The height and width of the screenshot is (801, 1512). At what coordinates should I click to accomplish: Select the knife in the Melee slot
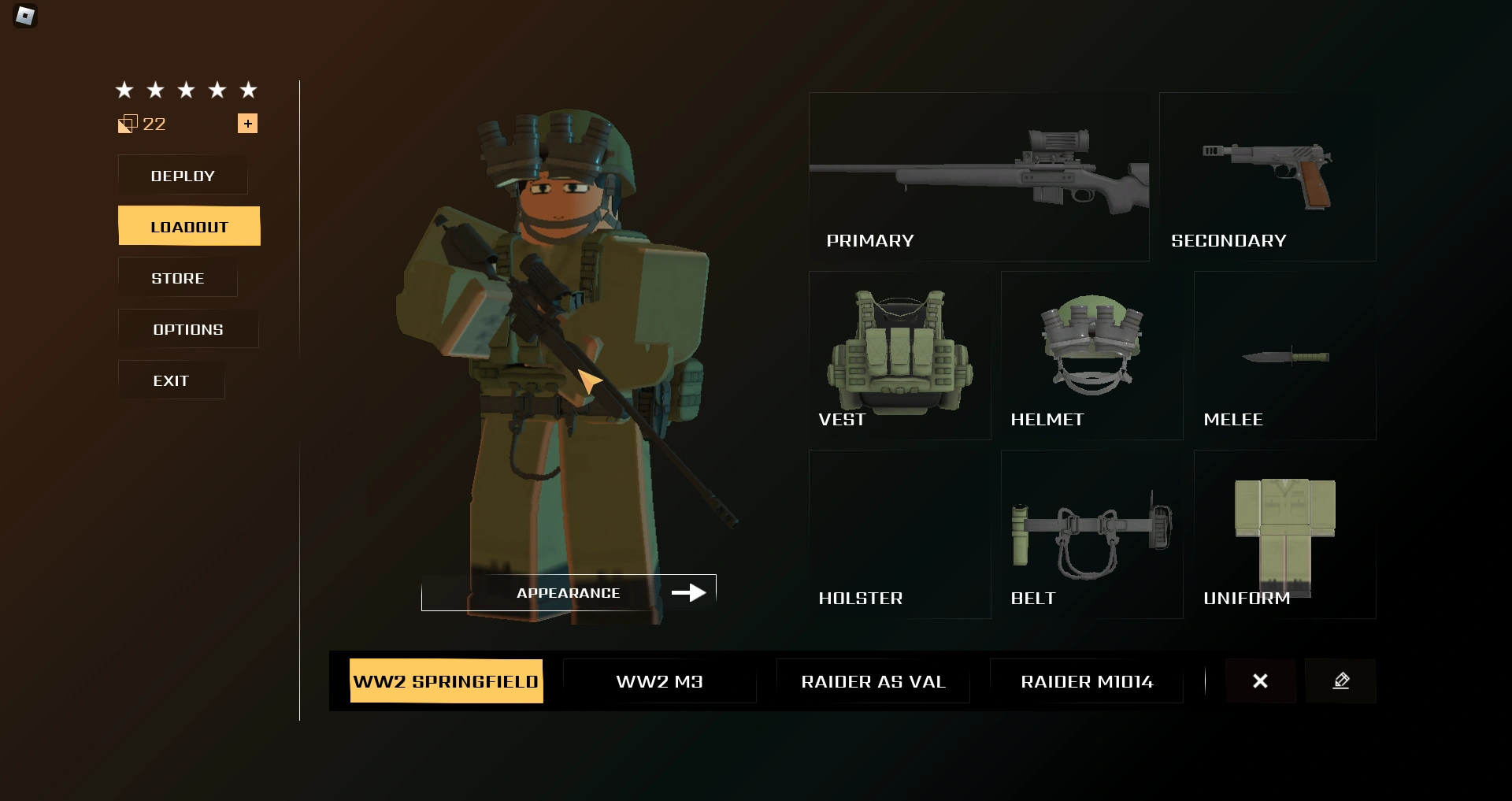[1284, 356]
